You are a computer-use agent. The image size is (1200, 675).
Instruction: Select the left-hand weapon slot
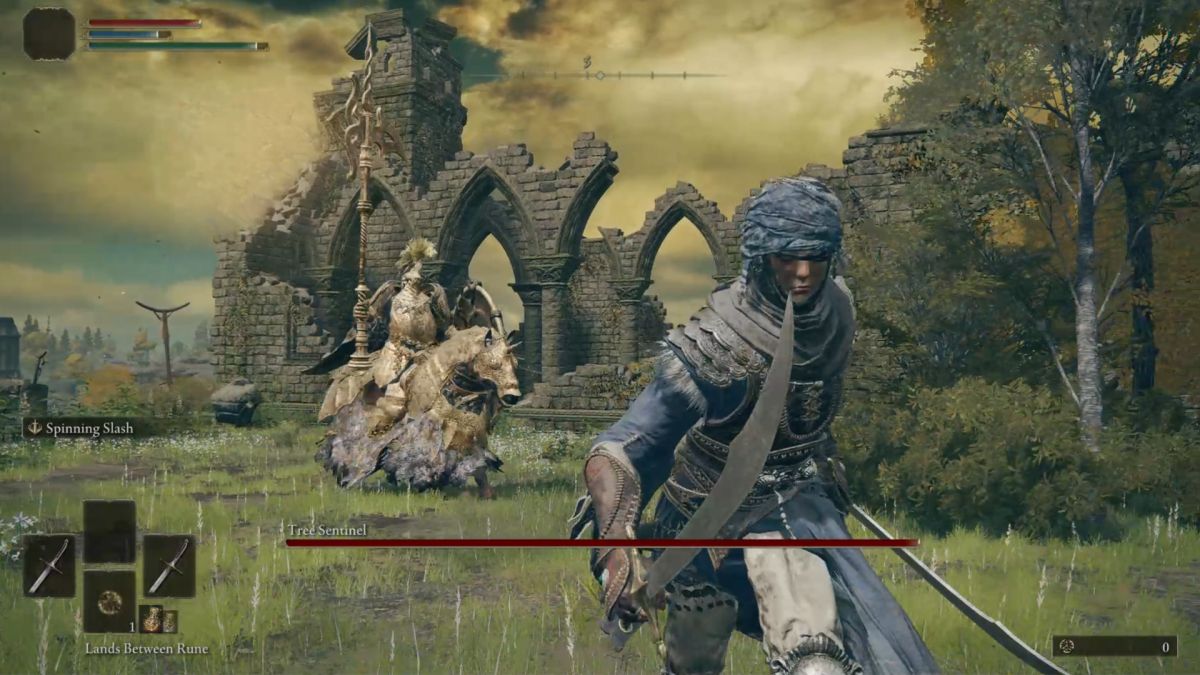48,565
